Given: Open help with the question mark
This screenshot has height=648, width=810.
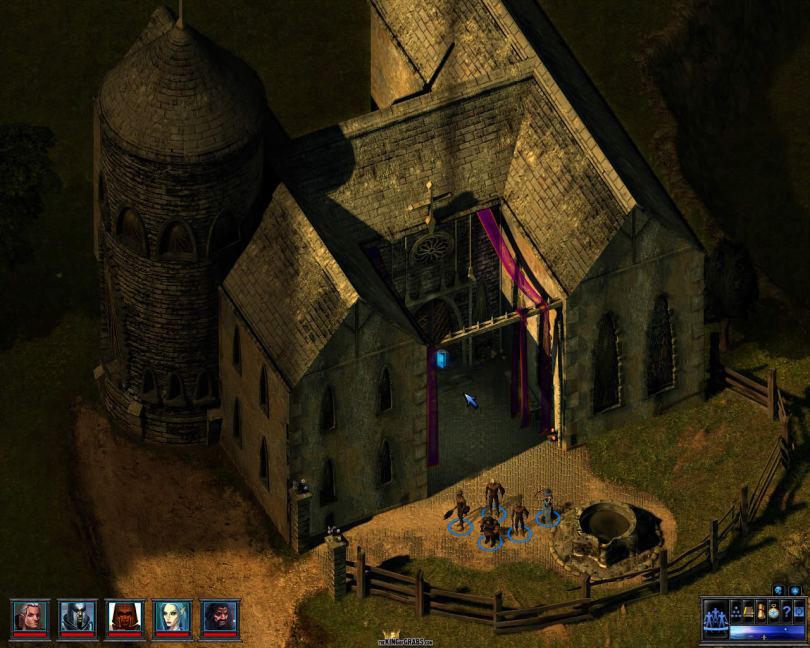Looking at the screenshot, I should pyautogui.click(x=787, y=612).
